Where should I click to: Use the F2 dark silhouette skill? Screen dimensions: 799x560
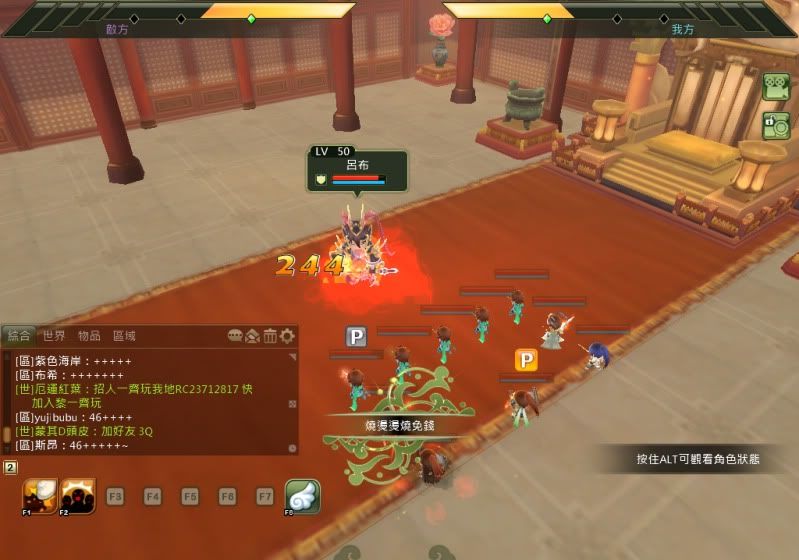[x=78, y=496]
